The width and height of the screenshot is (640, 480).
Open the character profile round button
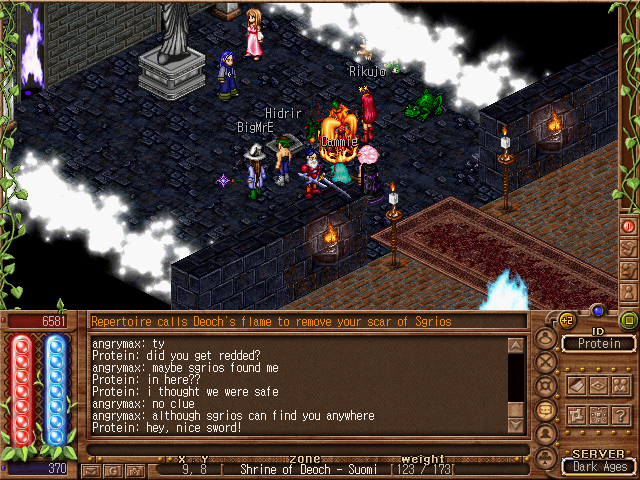pyautogui.click(x=545, y=339)
